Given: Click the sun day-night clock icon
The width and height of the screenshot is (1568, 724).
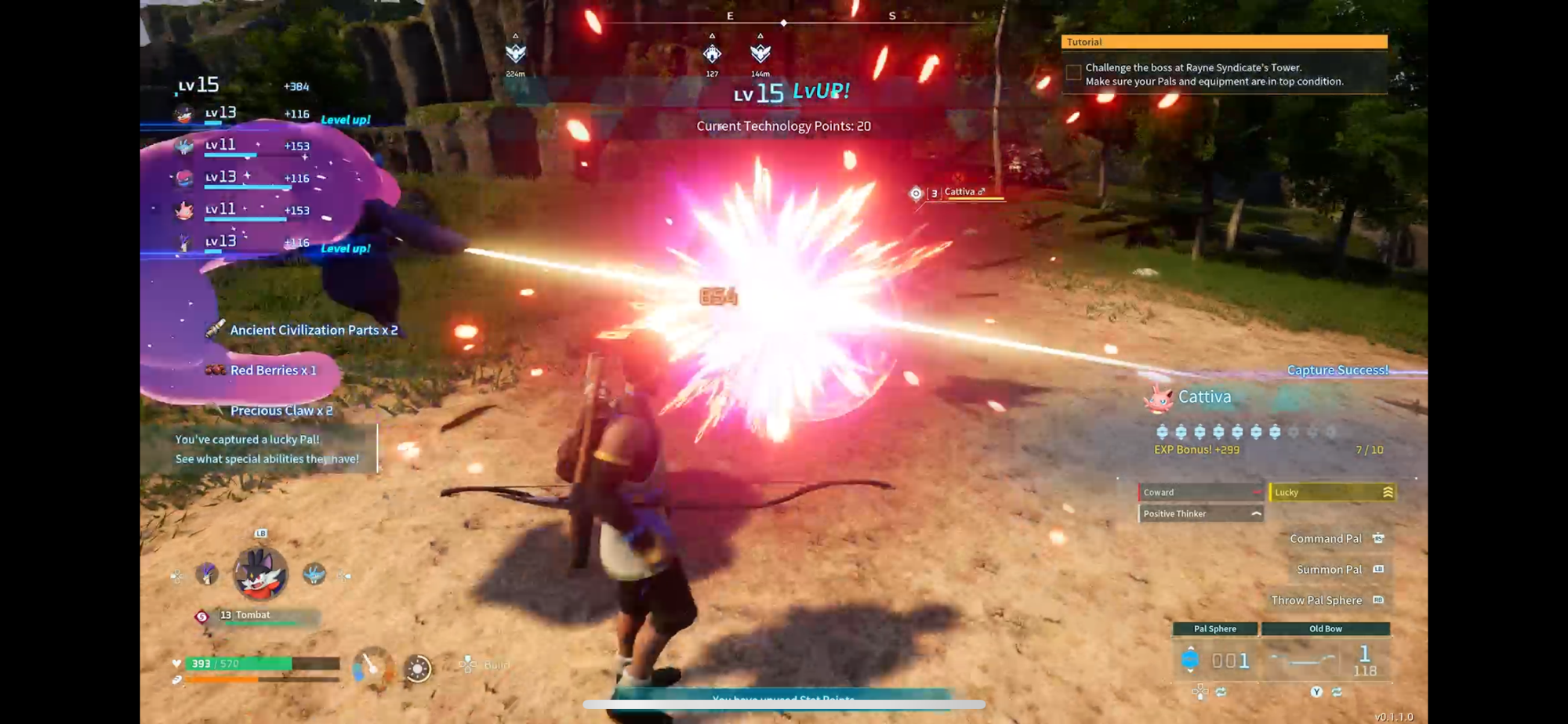Looking at the screenshot, I should point(417,668).
